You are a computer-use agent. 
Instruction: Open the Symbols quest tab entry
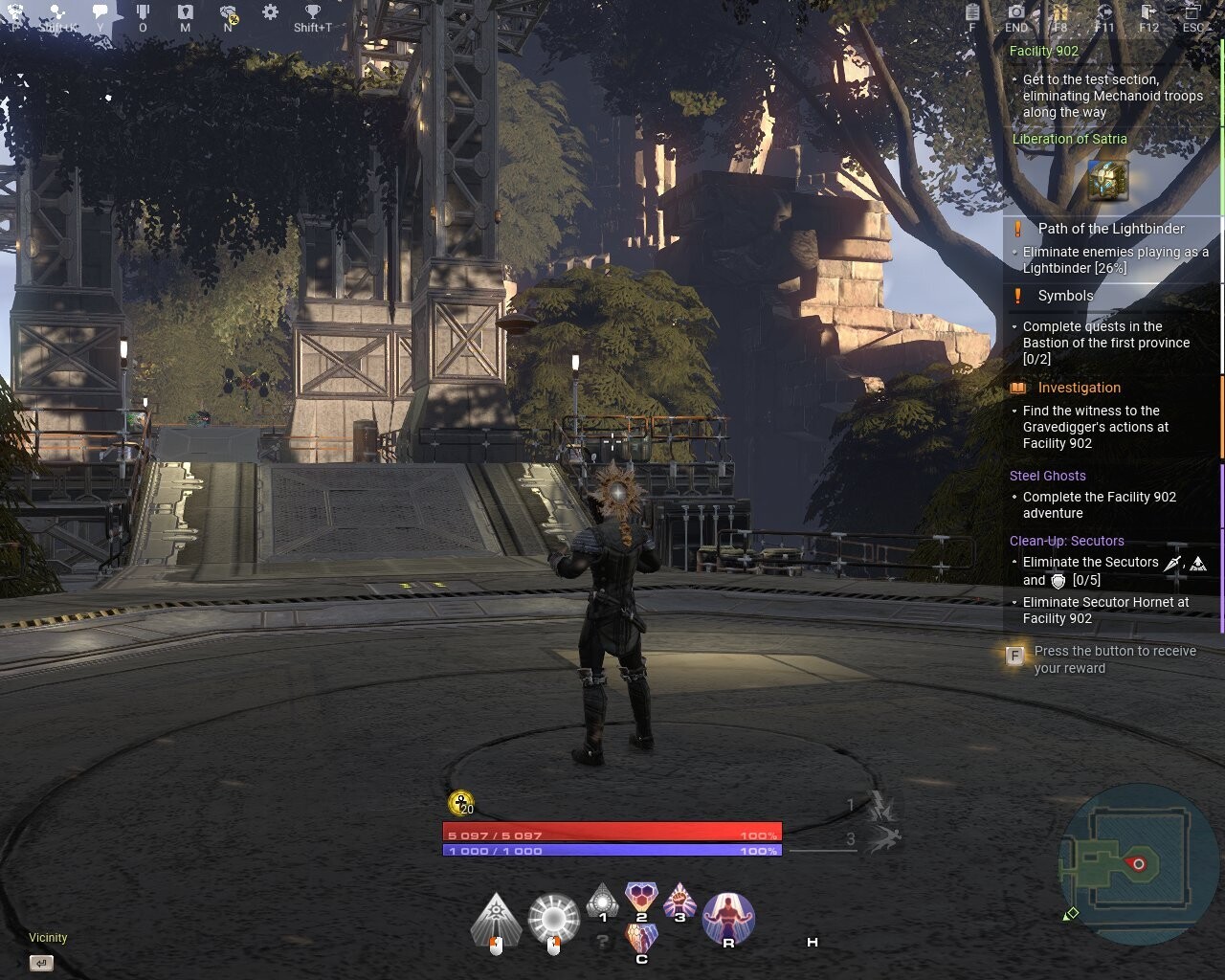click(1063, 296)
